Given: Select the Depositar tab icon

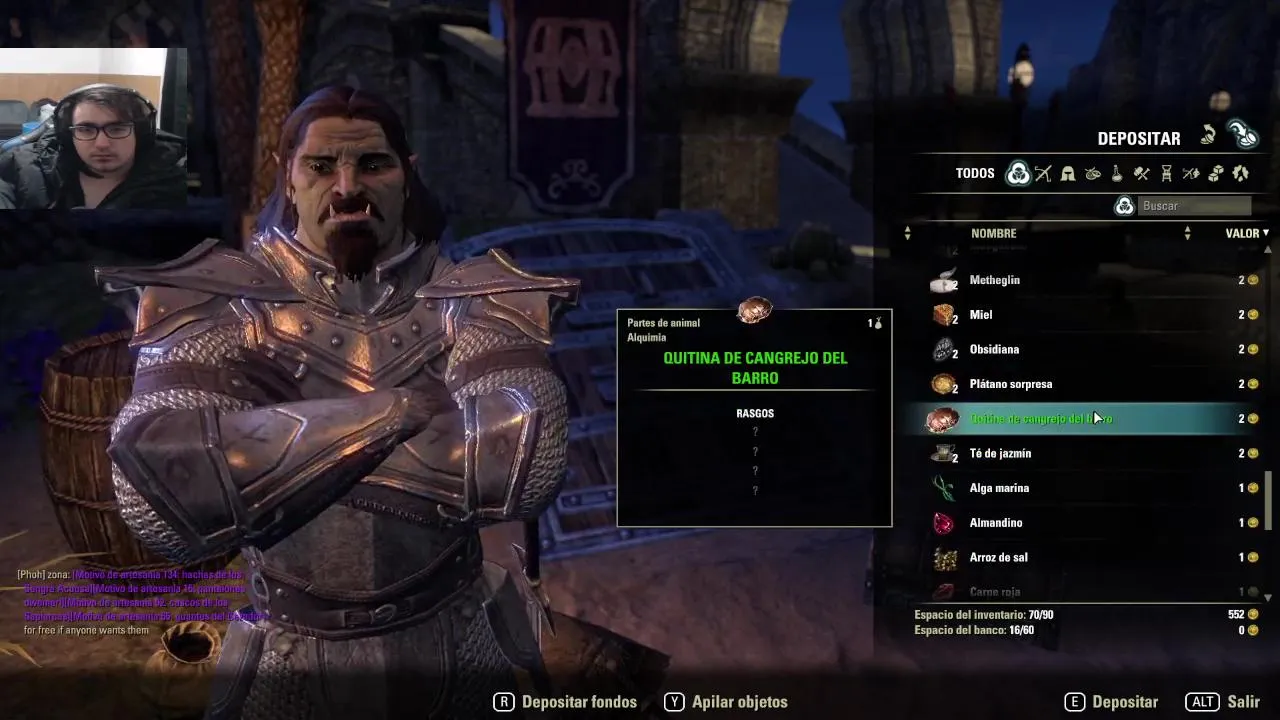Looking at the screenshot, I should click(x=1242, y=135).
